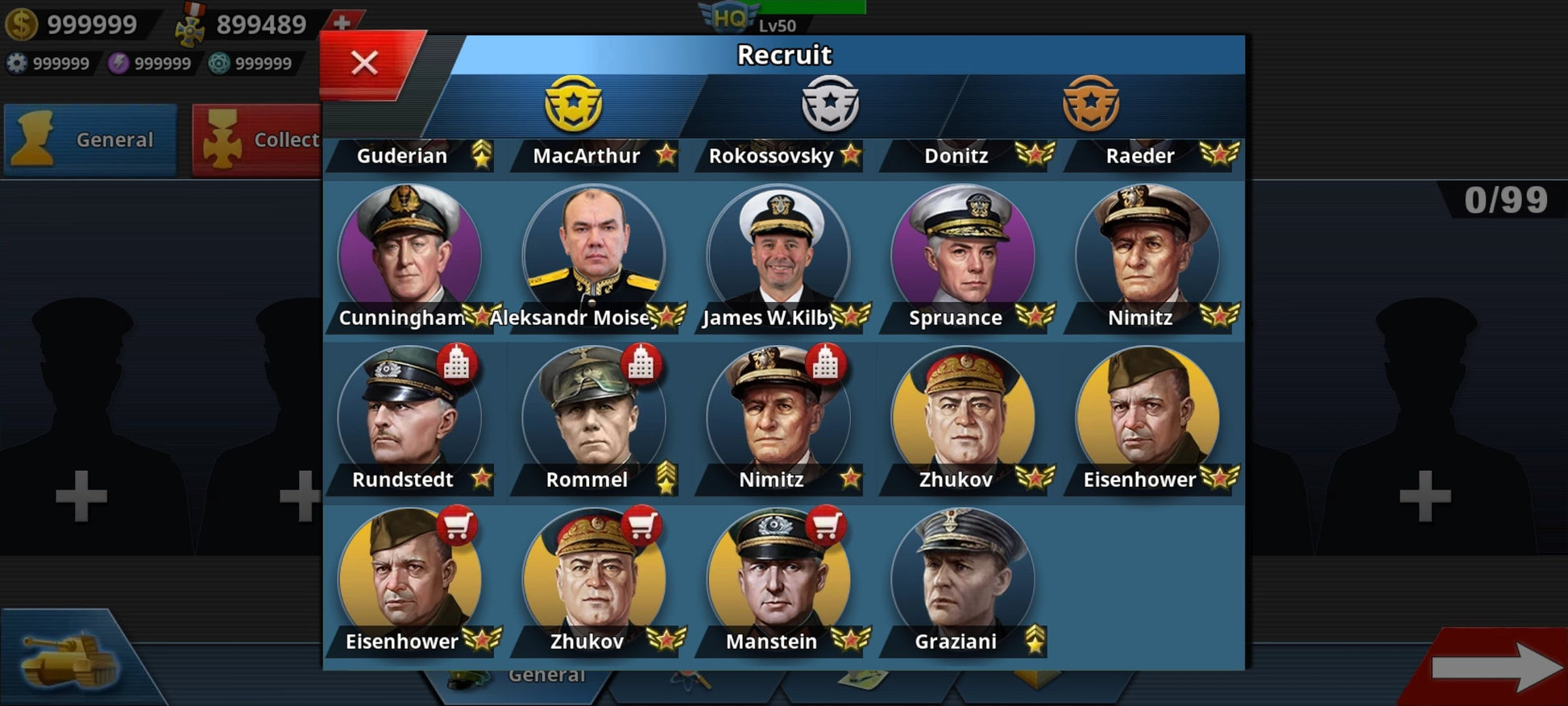Image resolution: width=1568 pixels, height=706 pixels.
Task: Click the red Collect button
Action: pos(258,139)
